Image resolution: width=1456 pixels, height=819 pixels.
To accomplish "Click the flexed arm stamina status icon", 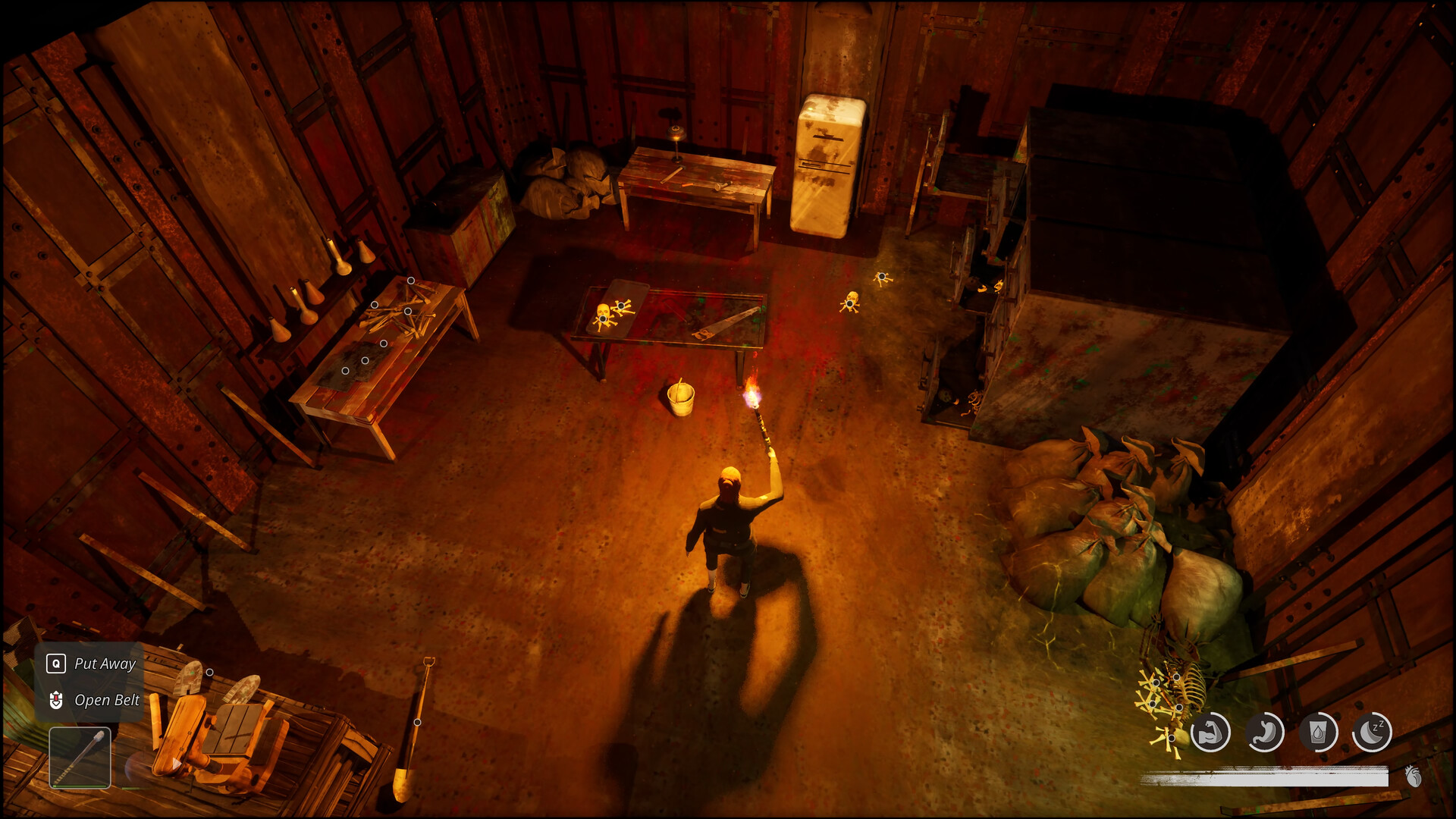I will (1210, 733).
